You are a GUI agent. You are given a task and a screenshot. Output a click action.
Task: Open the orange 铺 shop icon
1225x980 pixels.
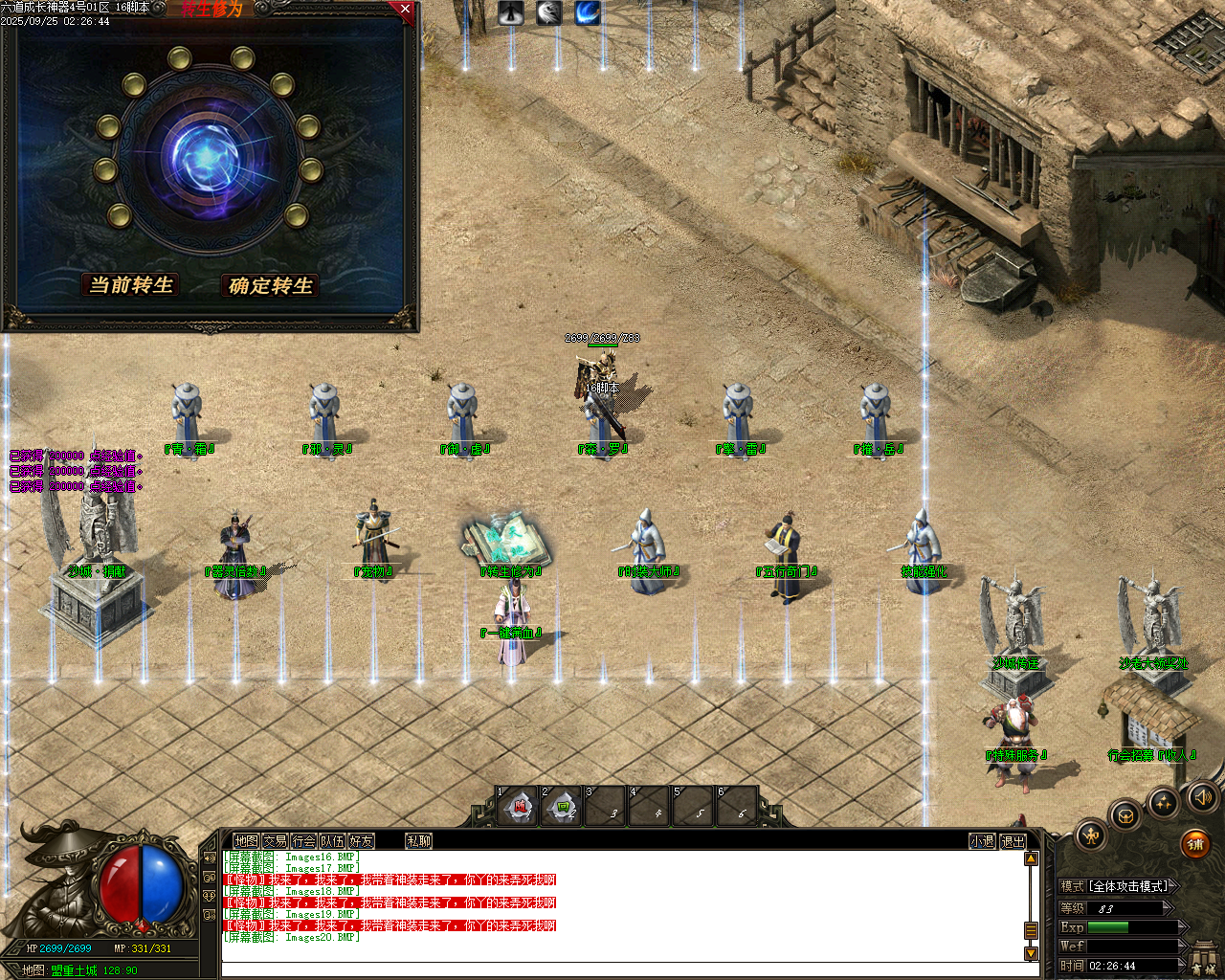1196,844
